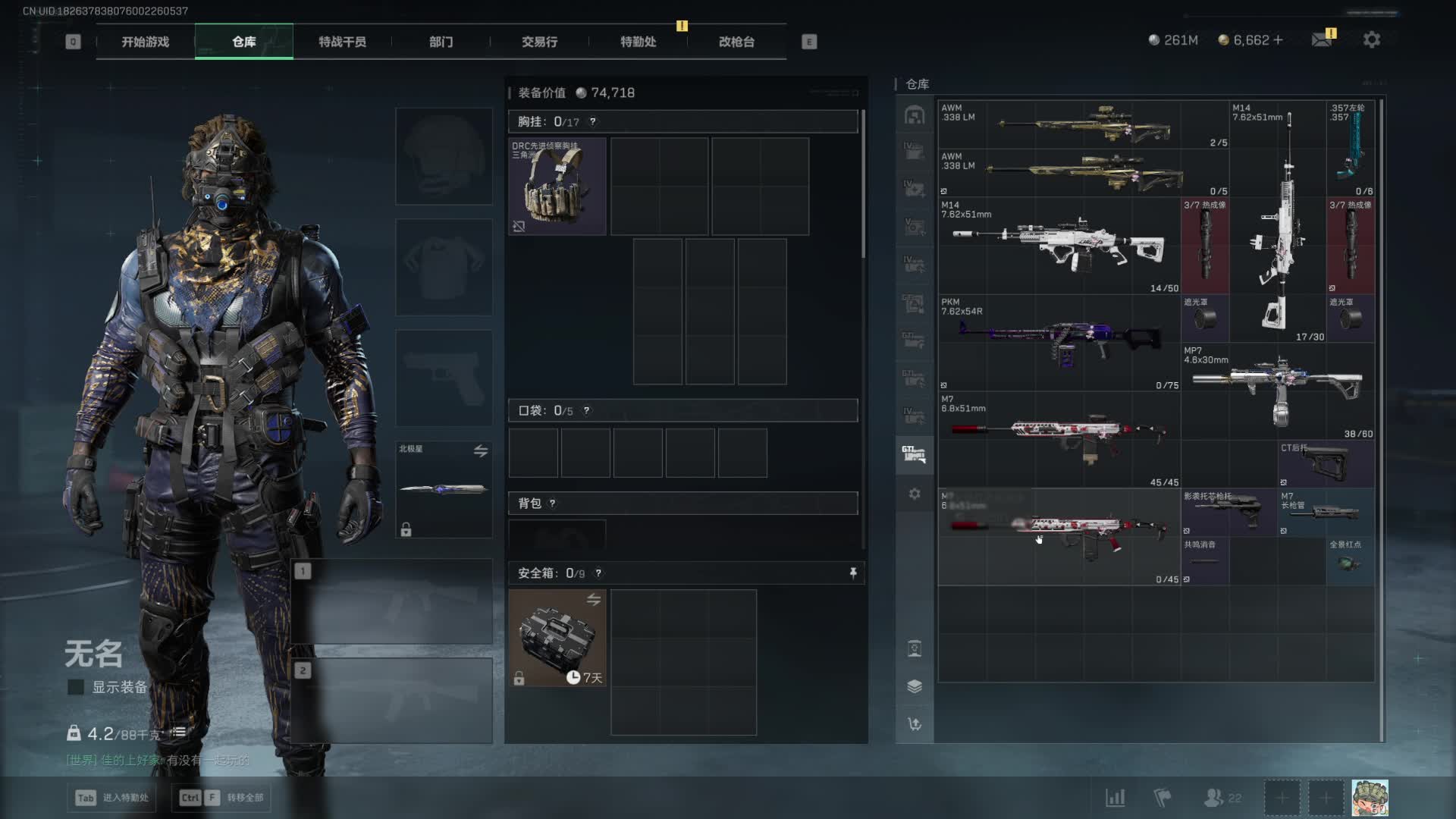This screenshot has width=1456, height=819.
Task: Open the 特勤处 tab
Action: click(638, 42)
